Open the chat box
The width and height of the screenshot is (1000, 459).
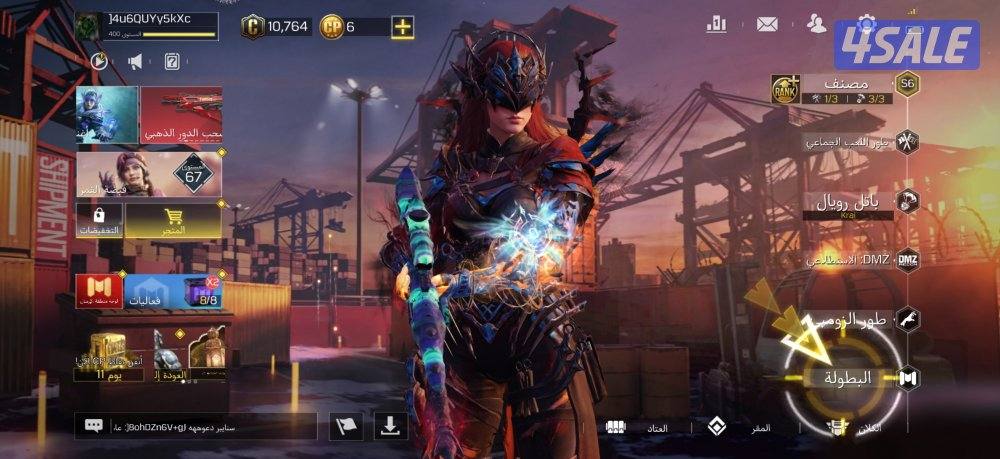pos(195,426)
